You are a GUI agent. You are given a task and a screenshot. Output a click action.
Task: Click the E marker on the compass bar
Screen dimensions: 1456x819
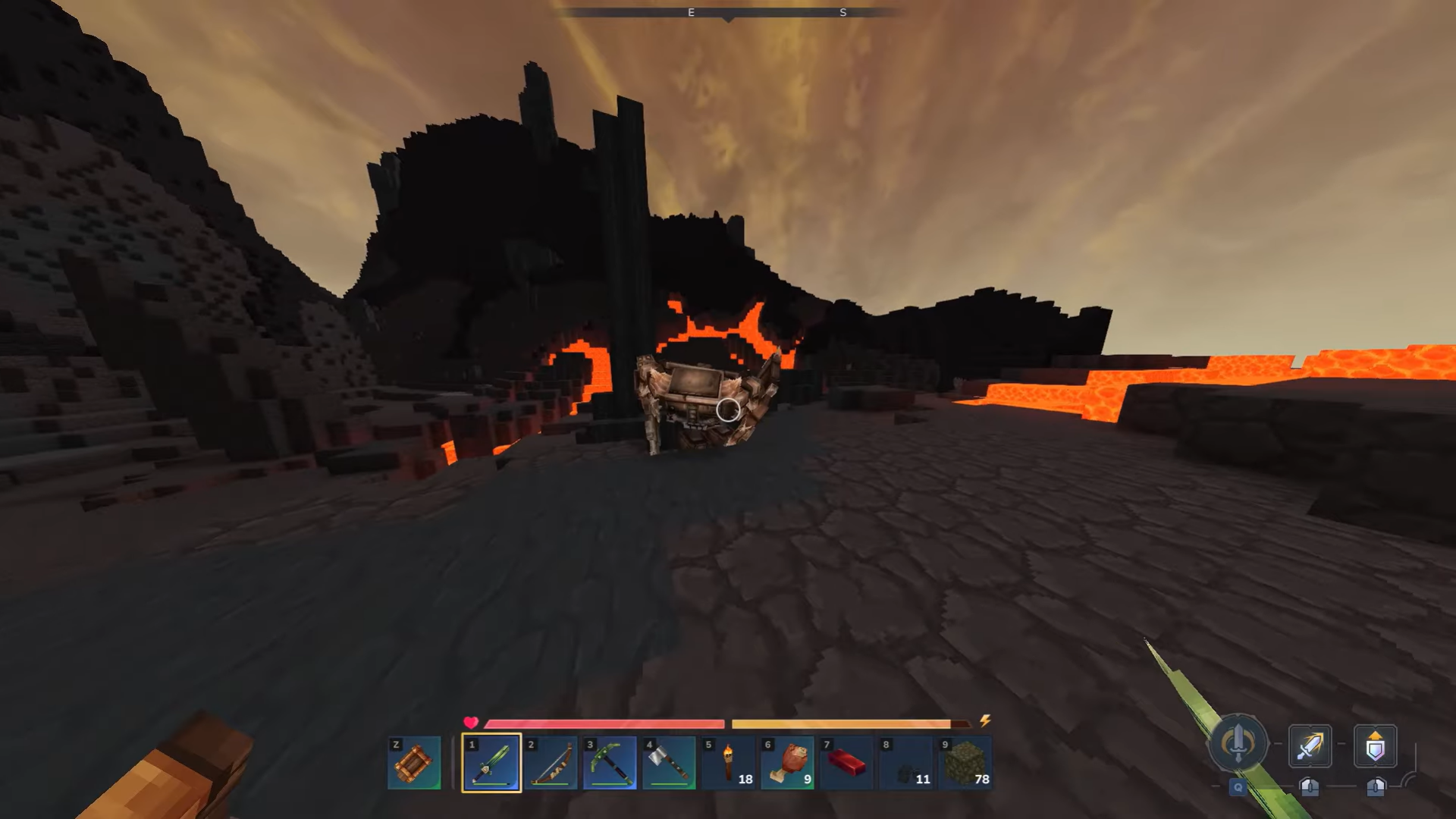pos(691,12)
